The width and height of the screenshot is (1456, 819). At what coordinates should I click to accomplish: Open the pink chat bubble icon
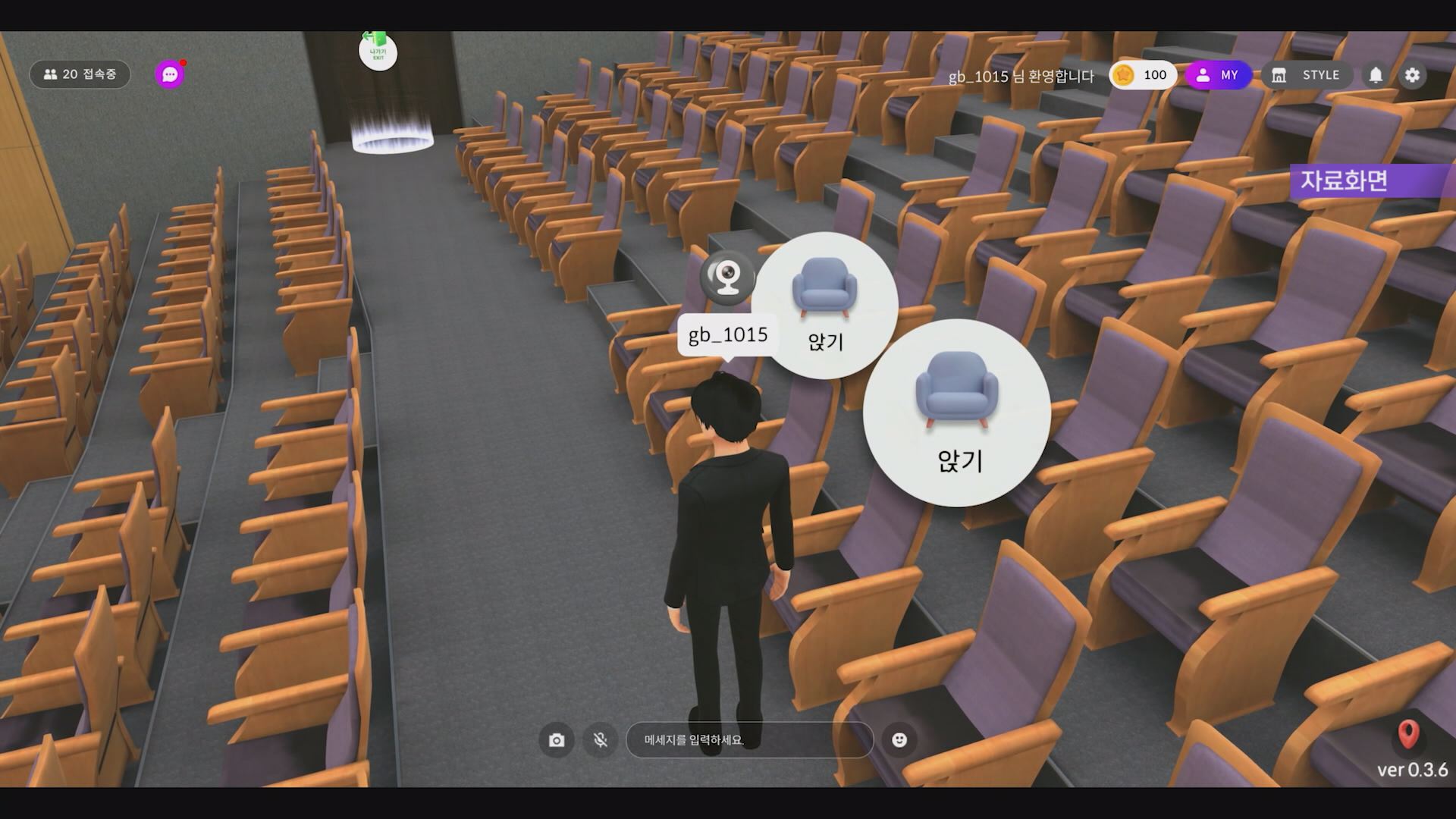(170, 74)
